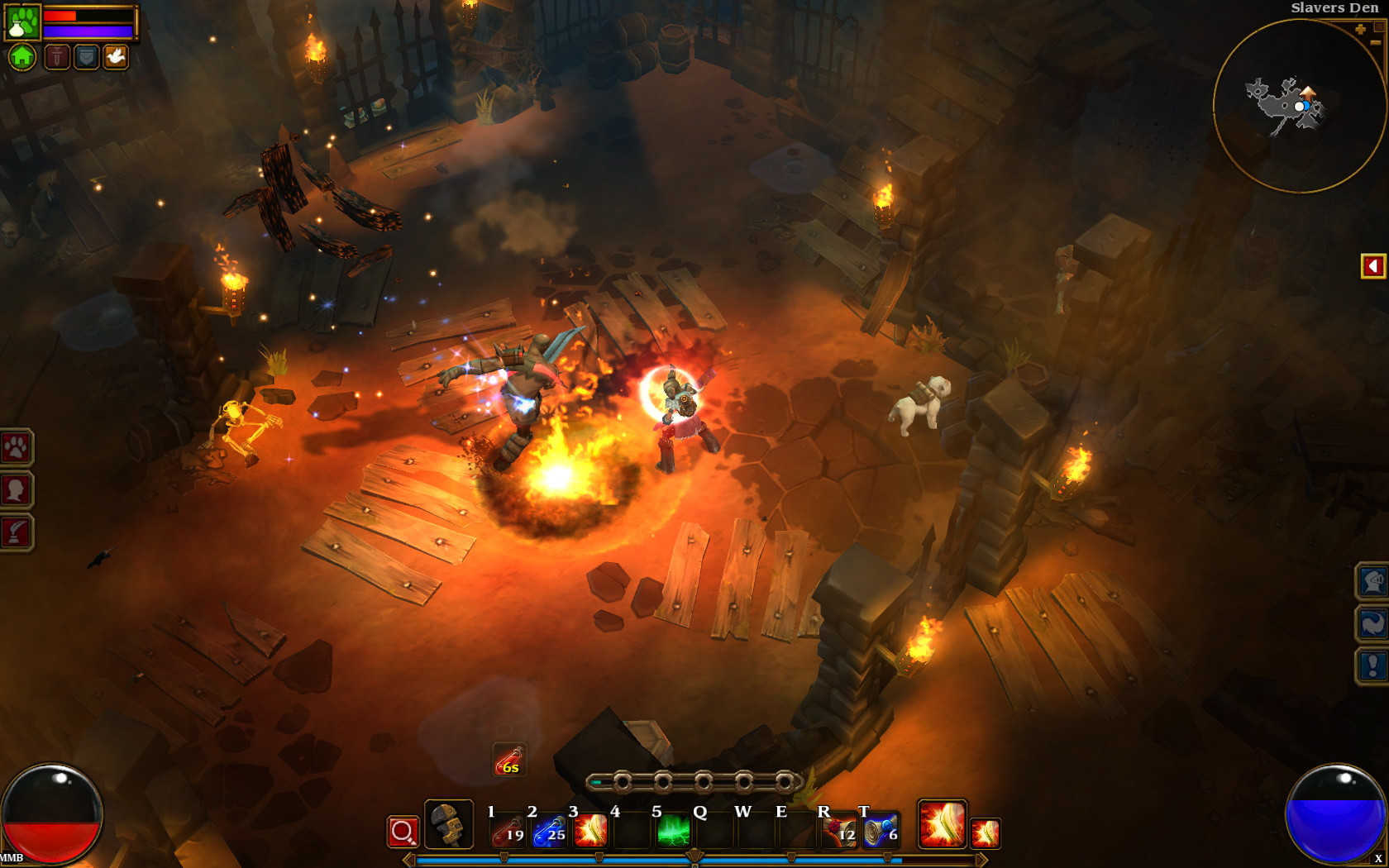Zoom in the minimap with the plus button
Viewport: 1389px width, 868px height.
(x=1360, y=30)
